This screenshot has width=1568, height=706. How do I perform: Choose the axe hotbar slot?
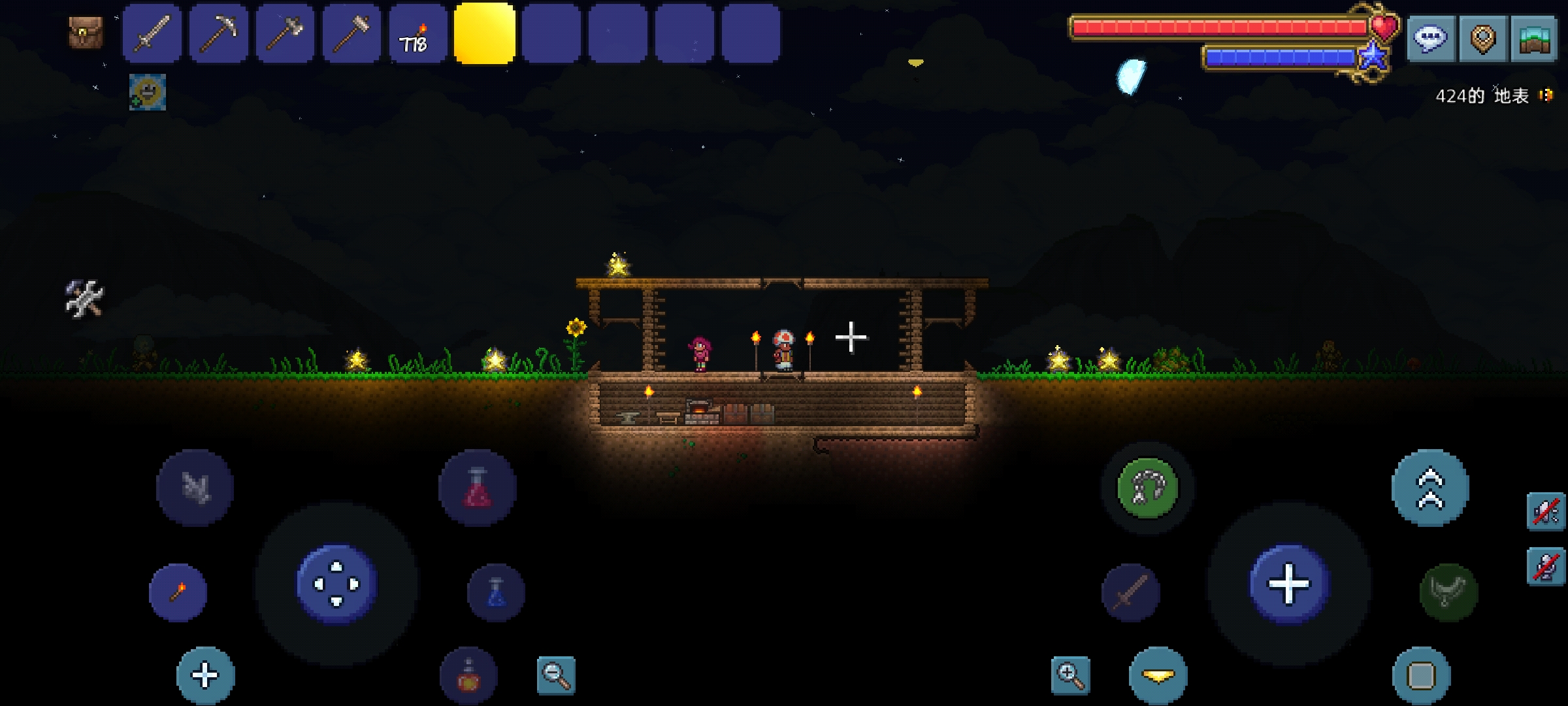click(286, 33)
